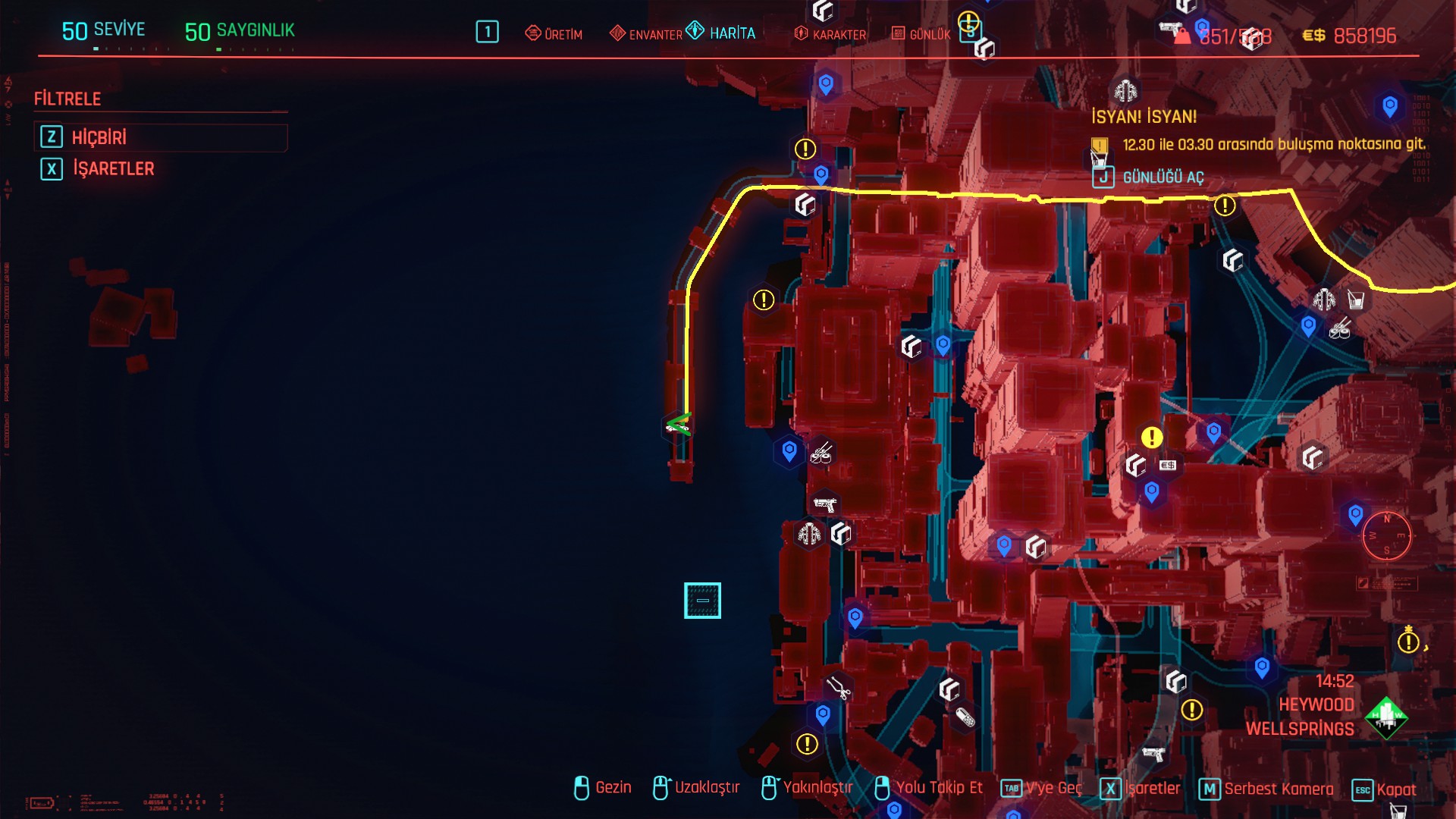Click the eurodollar vendor map marker
The height and width of the screenshot is (819, 1456).
coord(1168,465)
